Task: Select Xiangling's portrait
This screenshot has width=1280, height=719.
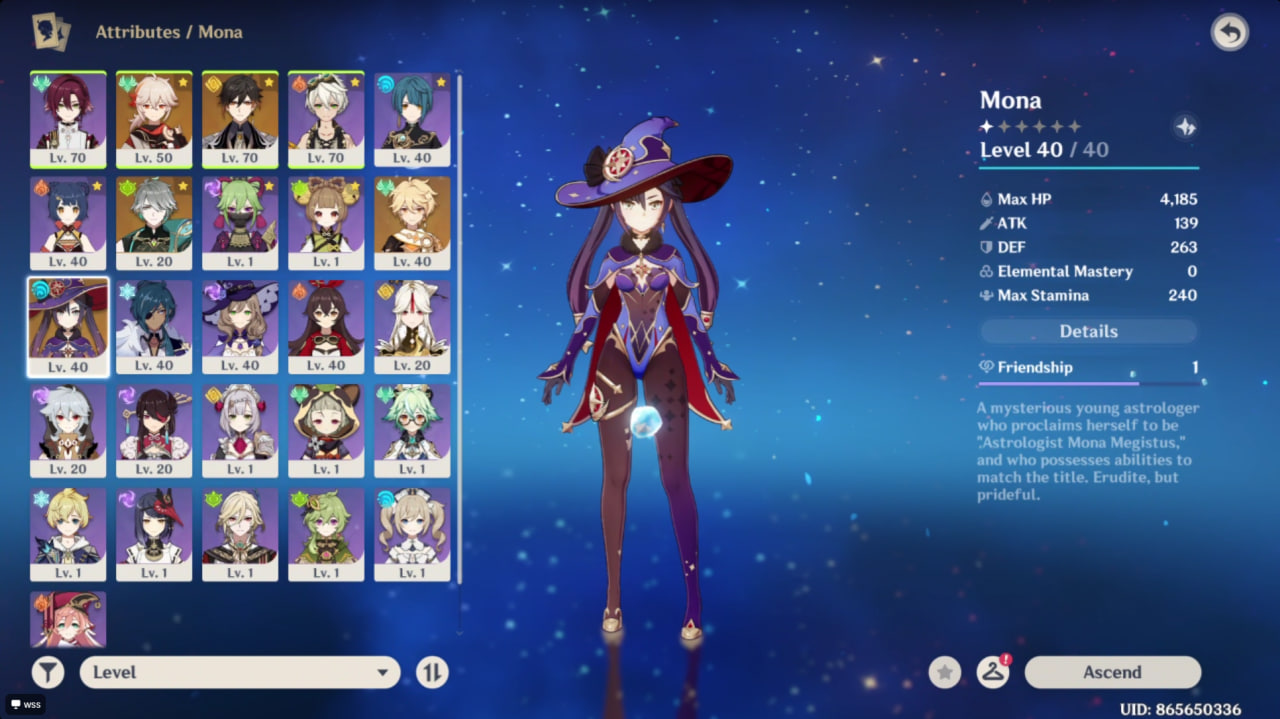Action: click(x=68, y=222)
